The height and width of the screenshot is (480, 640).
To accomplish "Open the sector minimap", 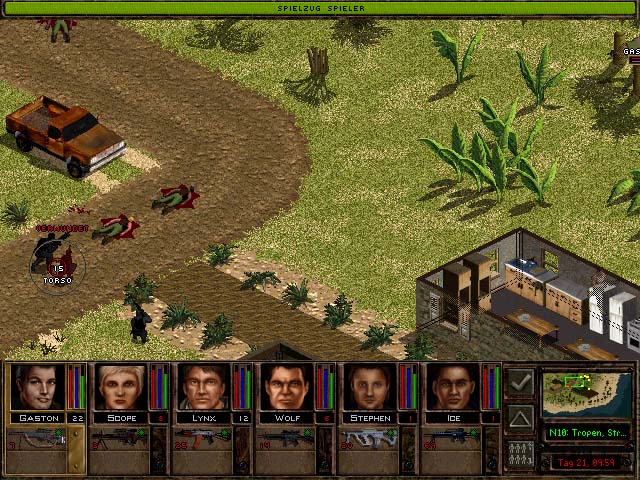I will pyautogui.click(x=585, y=393).
